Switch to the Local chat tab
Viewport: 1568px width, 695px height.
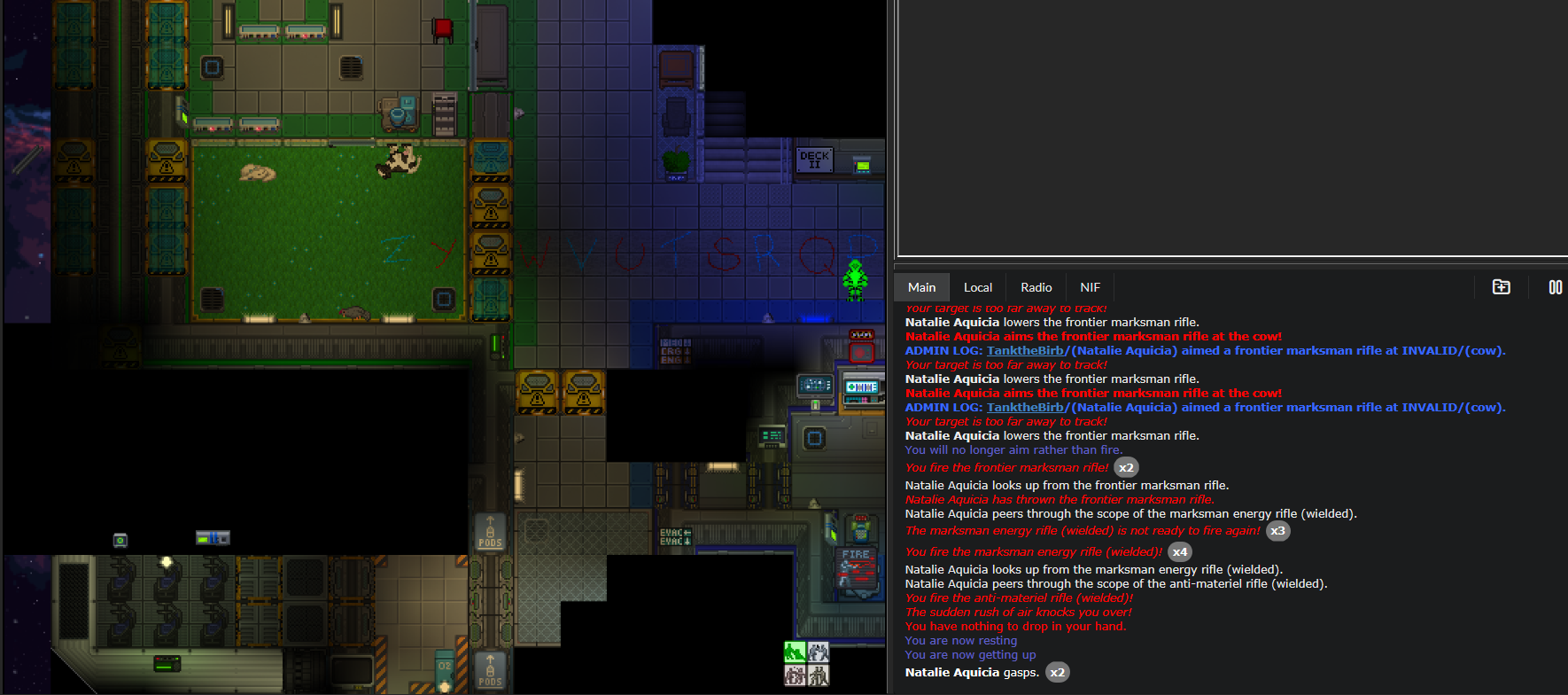977,286
